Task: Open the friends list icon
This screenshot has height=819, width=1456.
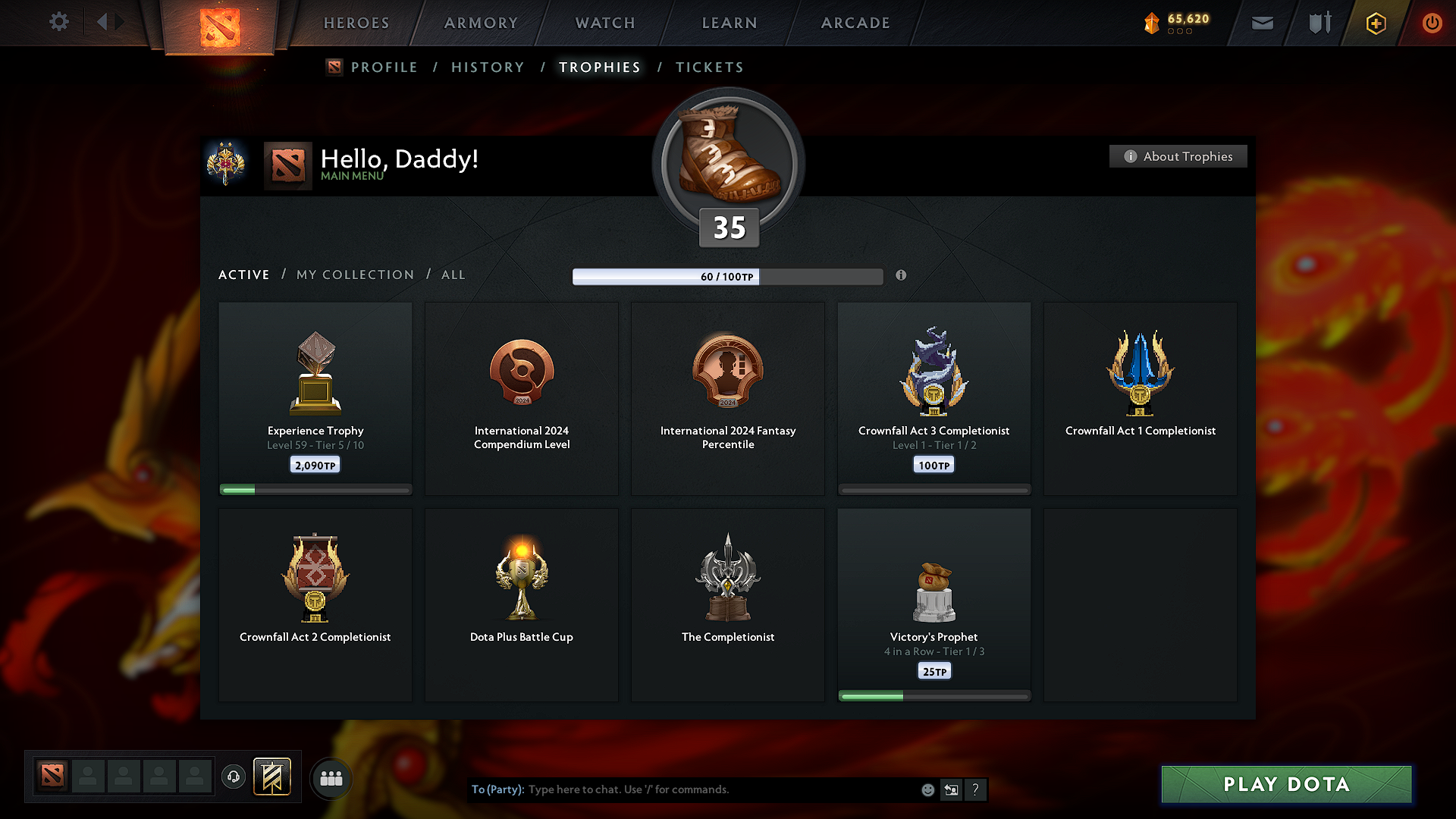Action: (x=331, y=777)
